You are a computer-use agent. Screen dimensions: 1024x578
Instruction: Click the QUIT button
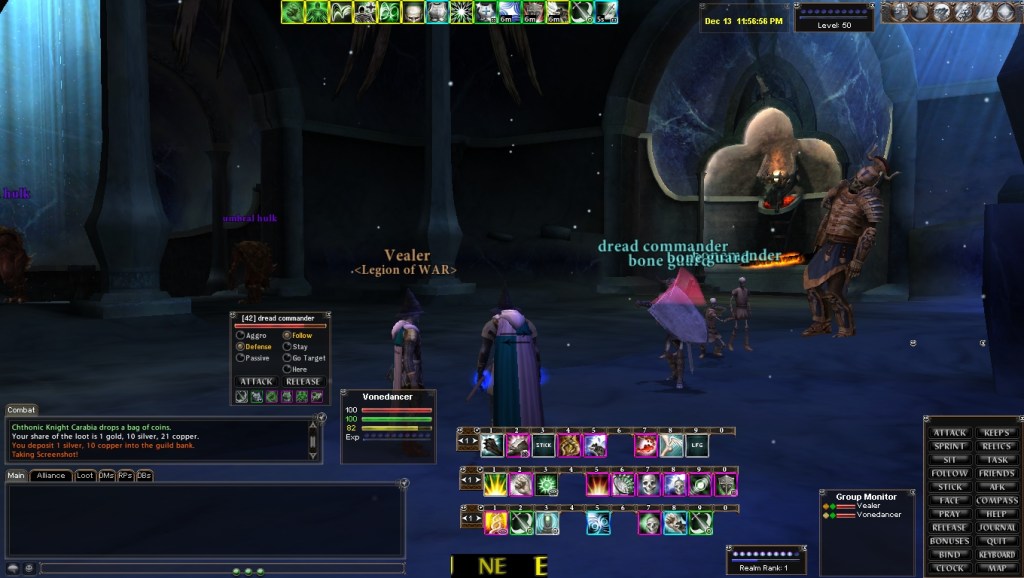(x=996, y=541)
